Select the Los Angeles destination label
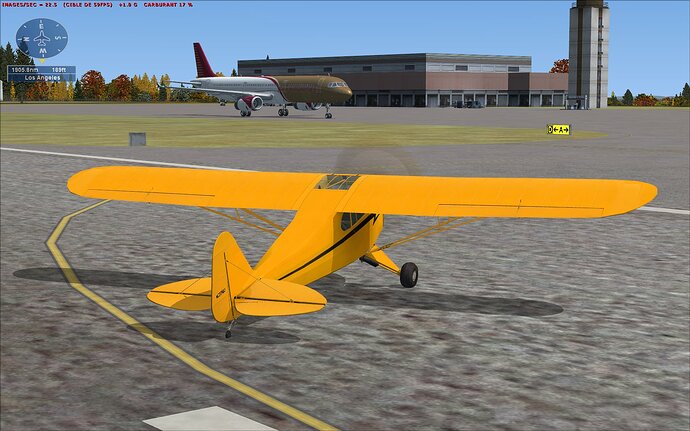The image size is (690, 431). [x=41, y=77]
